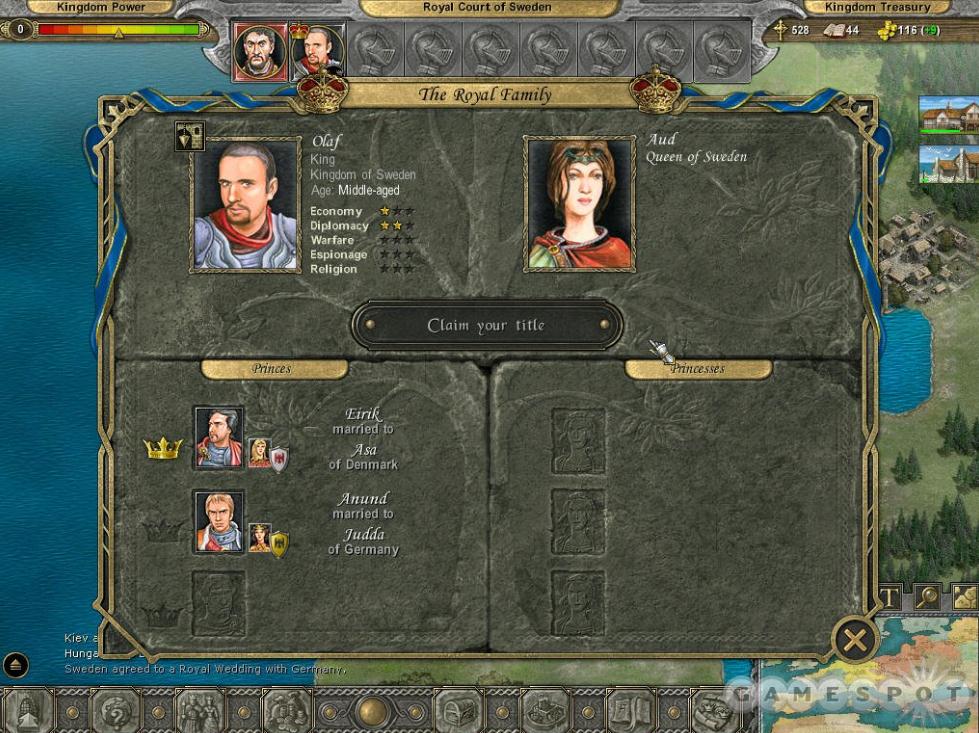Open the question mark help button

[x=115, y=711]
